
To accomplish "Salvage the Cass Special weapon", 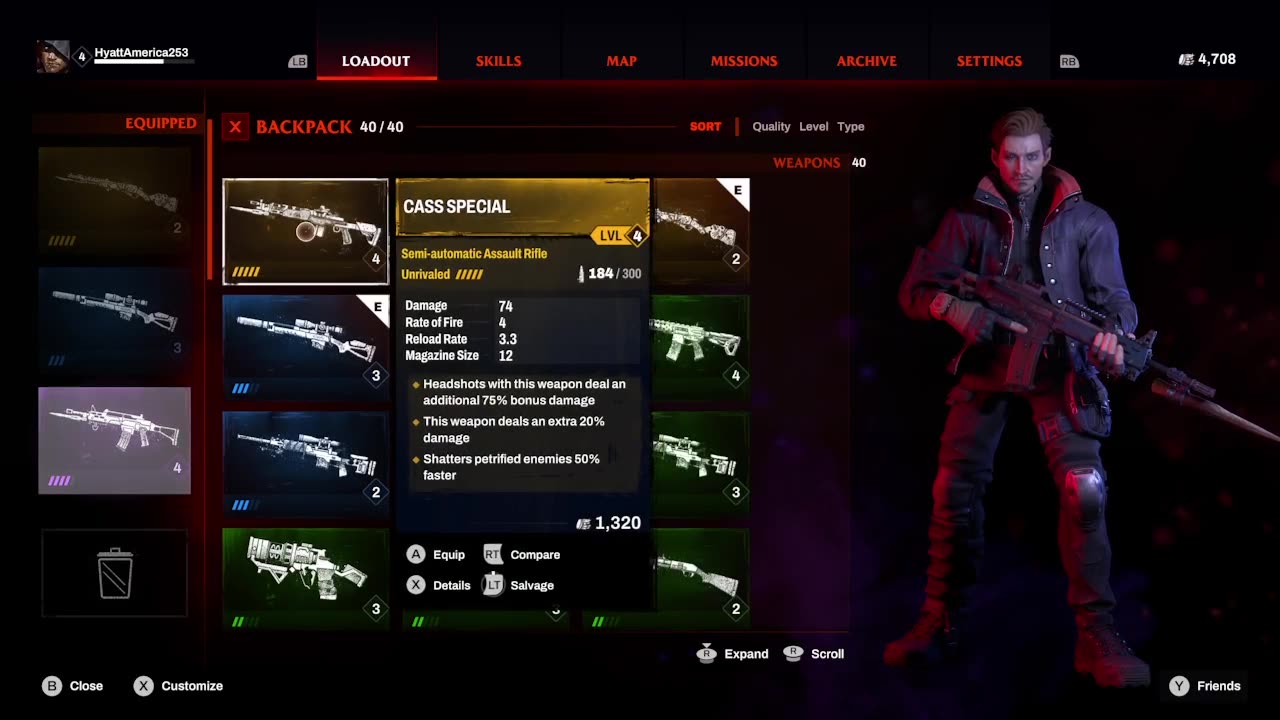I will (519, 586).
